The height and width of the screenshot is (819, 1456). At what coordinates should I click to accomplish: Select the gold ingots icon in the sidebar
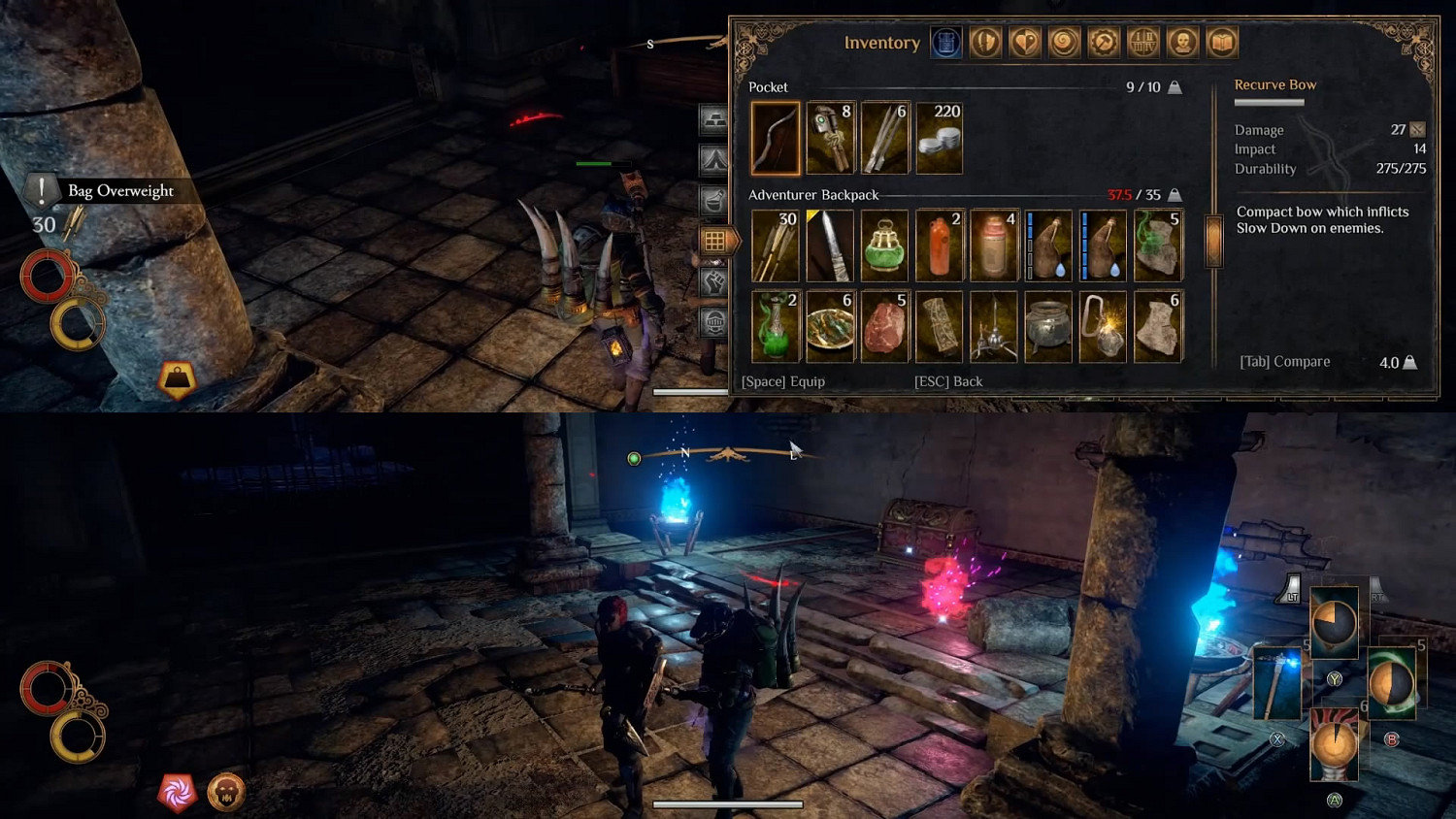pos(715,119)
